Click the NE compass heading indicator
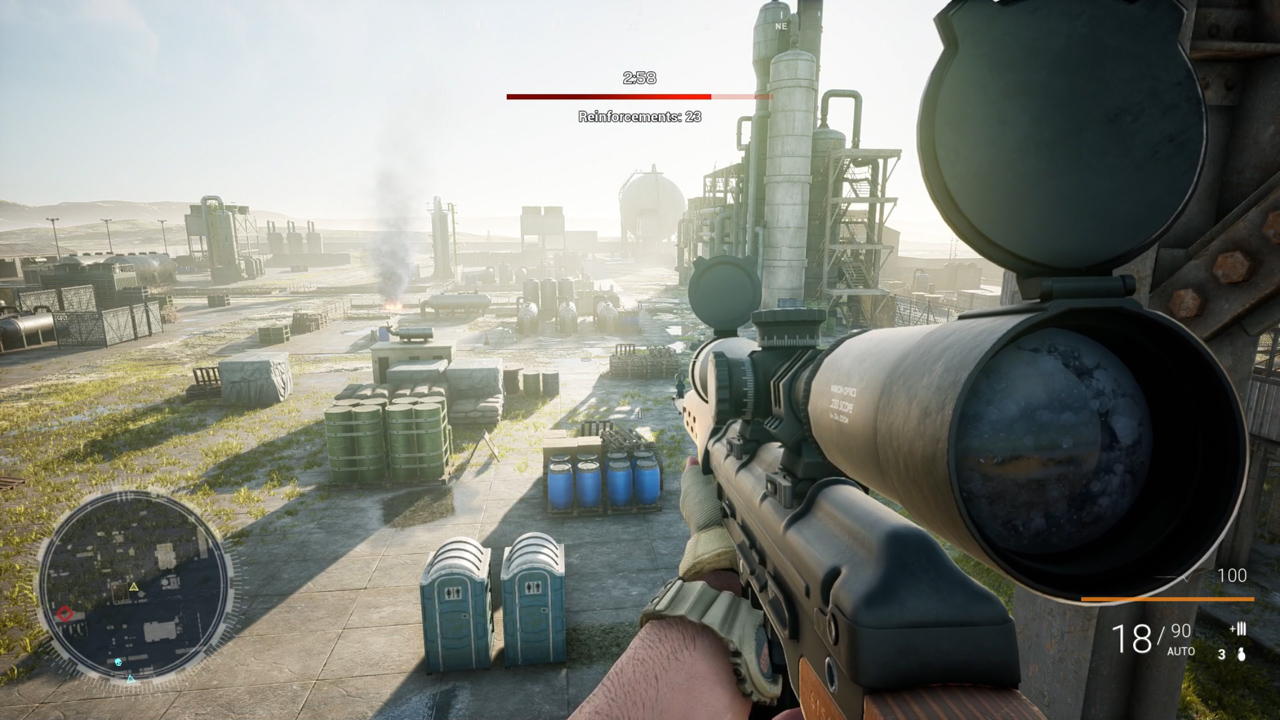This screenshot has height=720, width=1280. pos(781,26)
